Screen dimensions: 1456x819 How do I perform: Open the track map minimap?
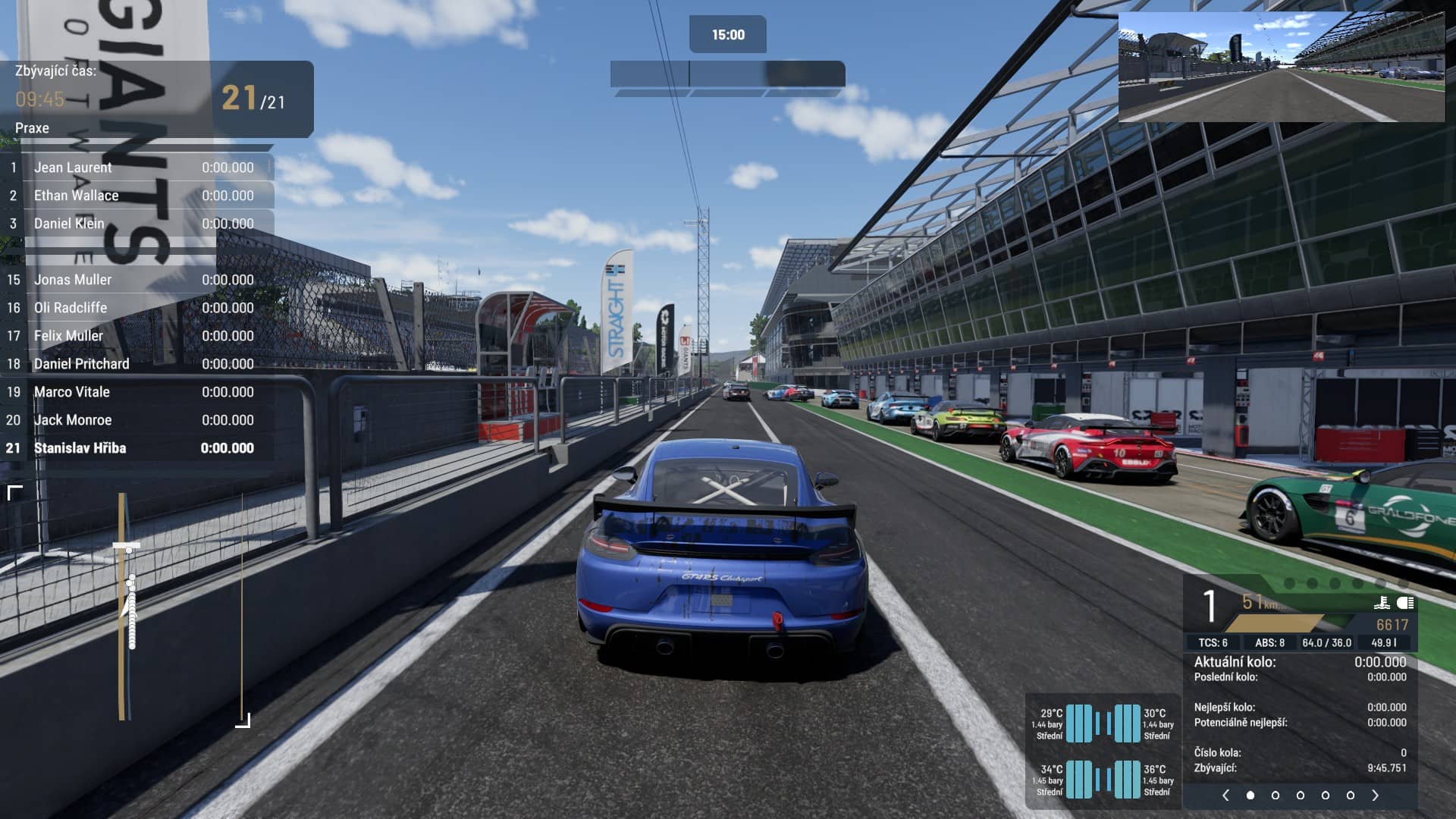click(x=129, y=607)
